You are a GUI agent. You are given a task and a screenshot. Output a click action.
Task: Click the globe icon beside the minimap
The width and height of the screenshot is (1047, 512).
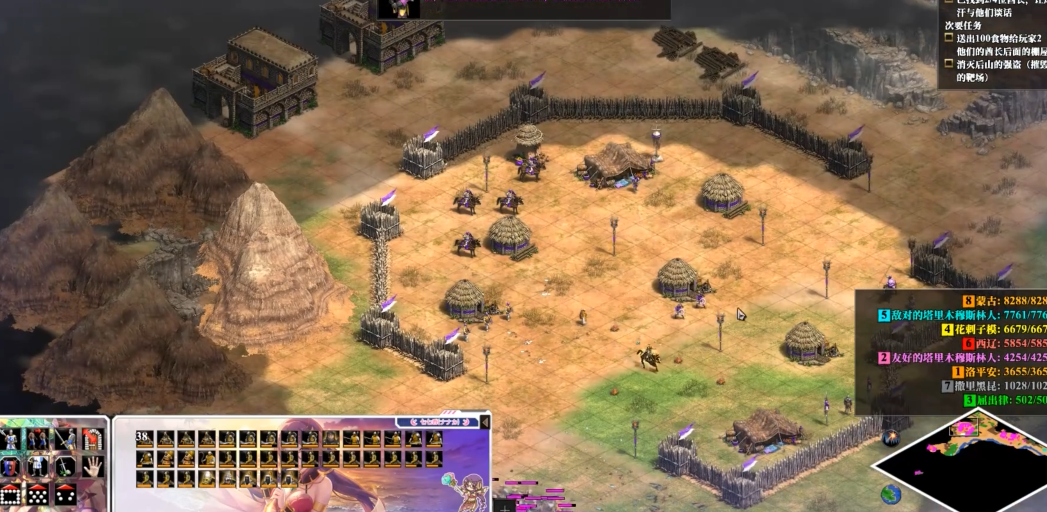pyautogui.click(x=890, y=493)
